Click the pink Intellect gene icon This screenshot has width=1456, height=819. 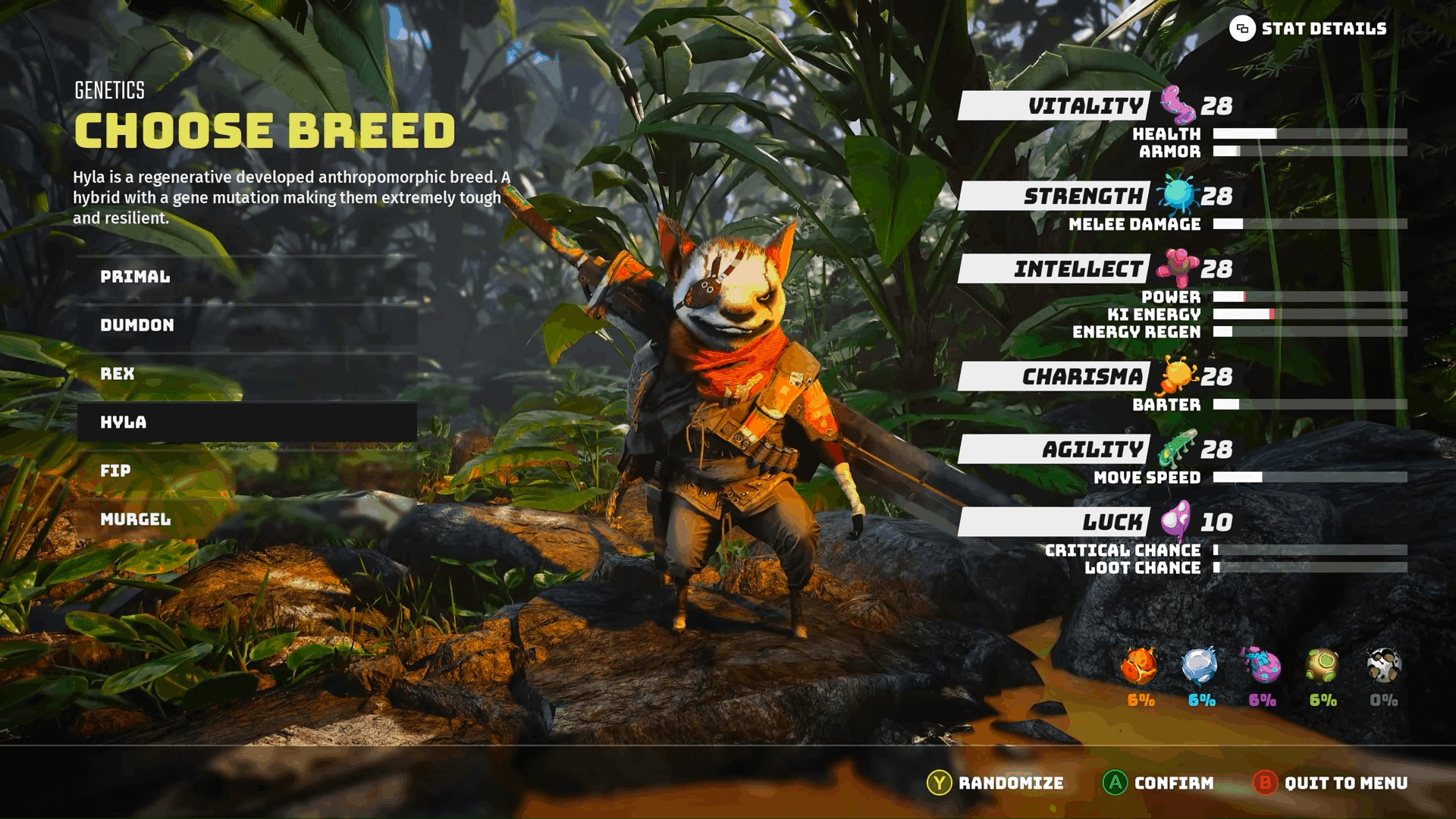click(x=1176, y=268)
